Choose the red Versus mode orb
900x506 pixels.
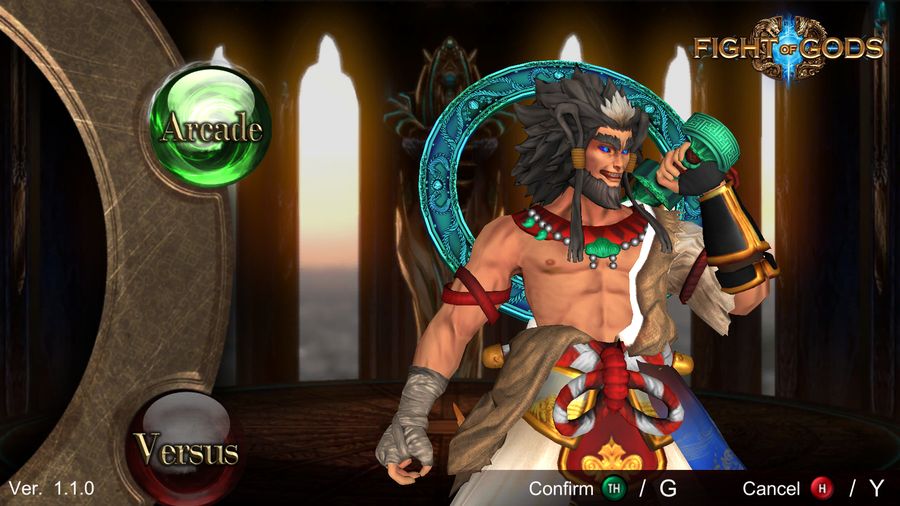[187, 449]
